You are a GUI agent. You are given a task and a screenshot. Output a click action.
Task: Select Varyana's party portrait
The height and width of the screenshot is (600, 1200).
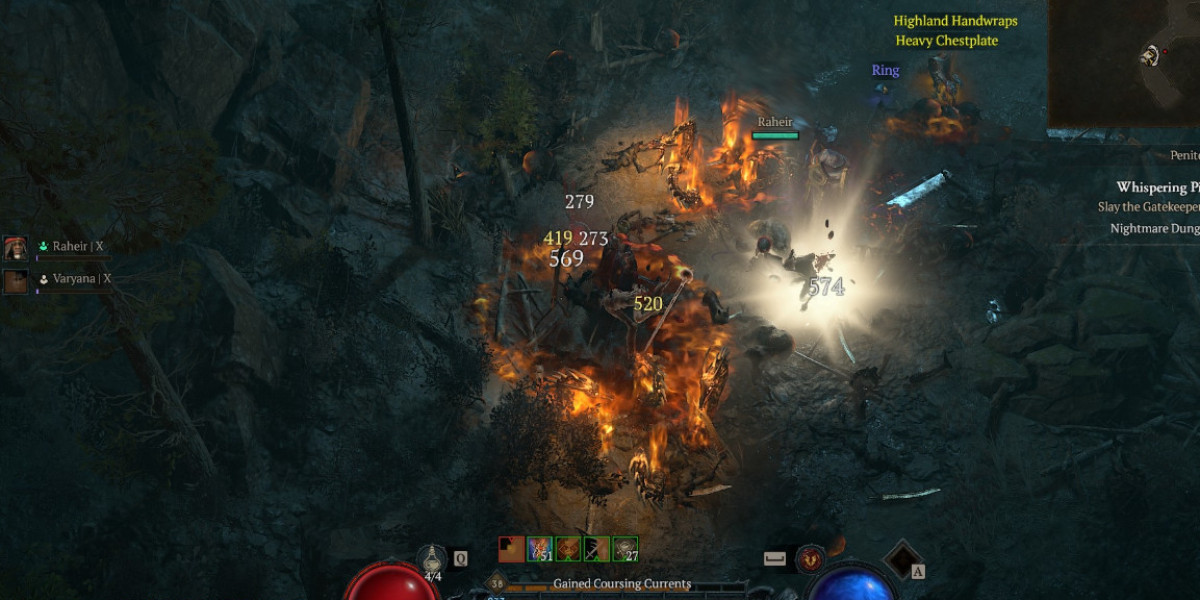pyautogui.click(x=16, y=280)
